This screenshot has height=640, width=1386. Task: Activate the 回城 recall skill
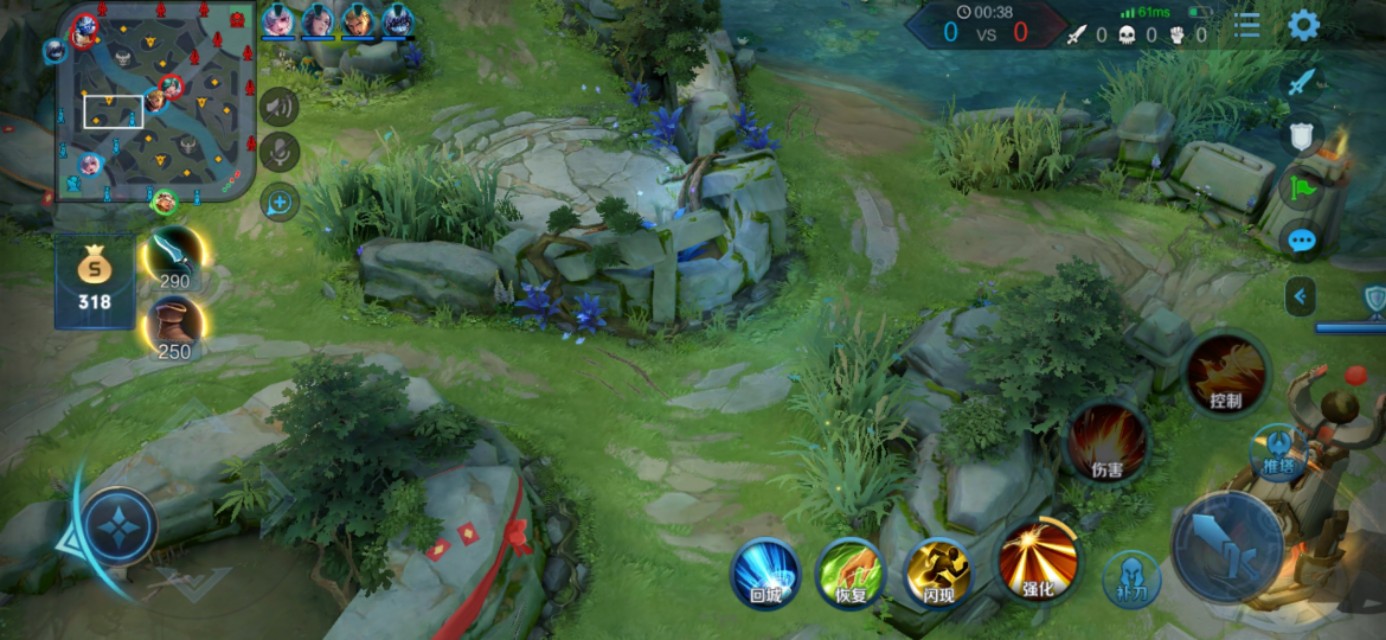point(766,573)
